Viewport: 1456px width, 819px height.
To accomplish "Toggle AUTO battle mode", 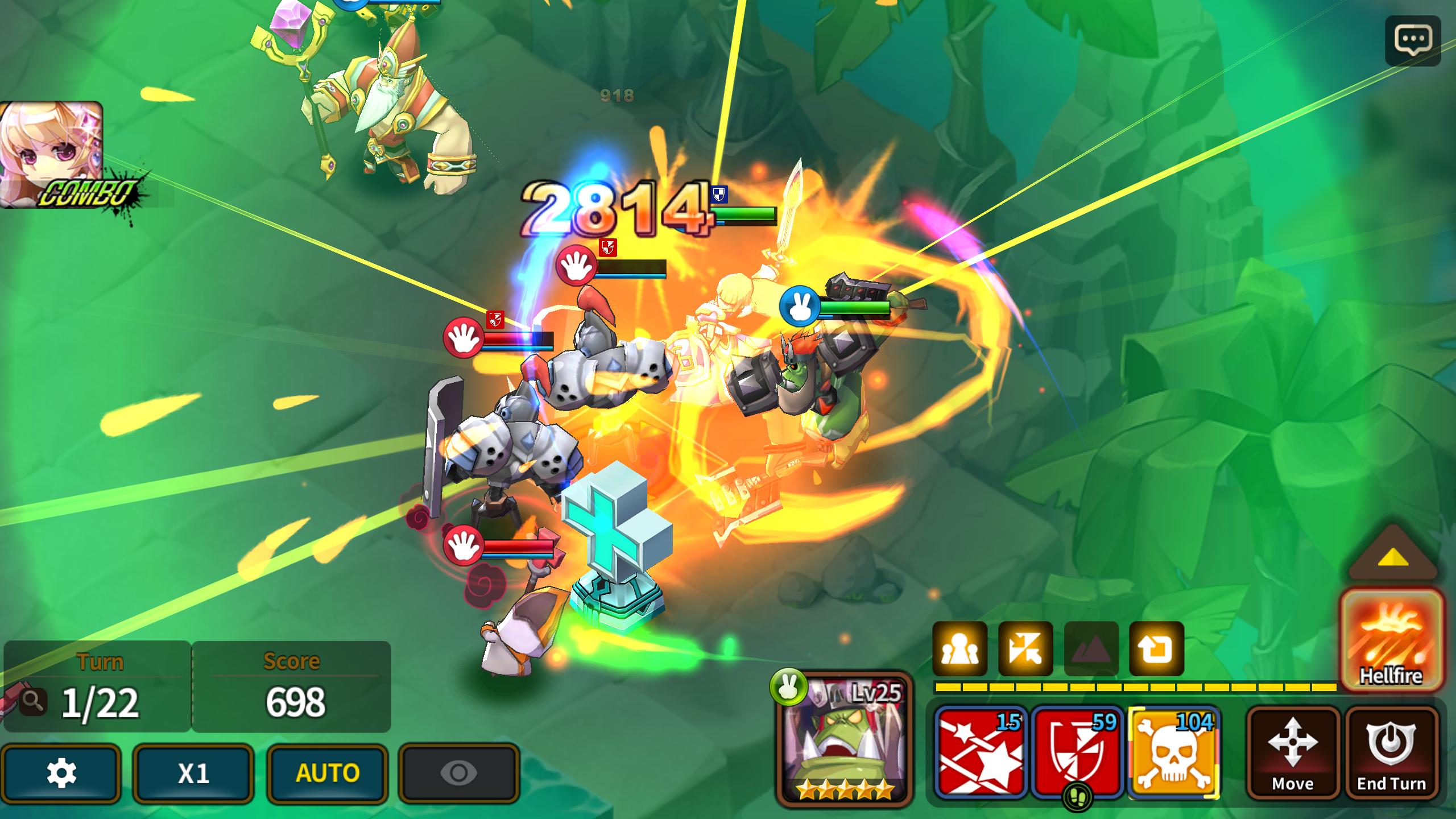I will coord(328,773).
